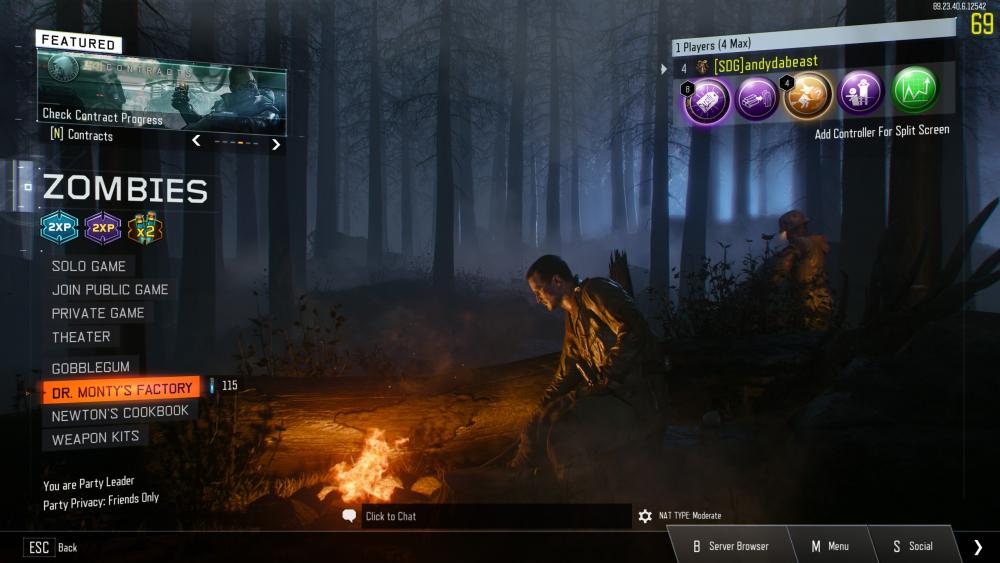This screenshot has width=1000, height=563.
Task: Click the Click to Chat box
Action: pyautogui.click(x=486, y=516)
